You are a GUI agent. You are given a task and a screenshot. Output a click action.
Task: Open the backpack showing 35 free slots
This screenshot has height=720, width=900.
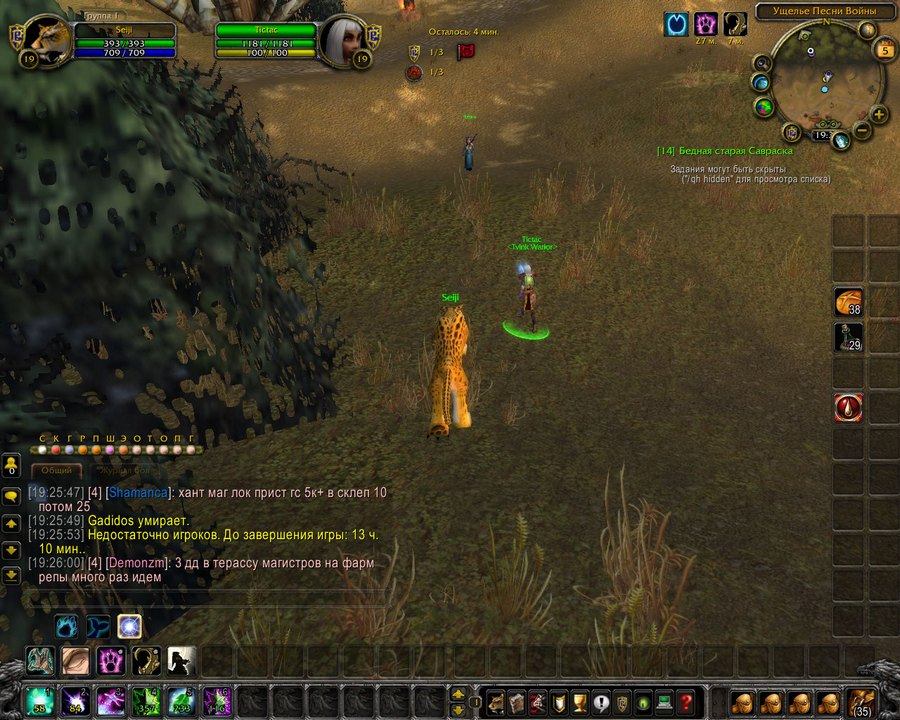point(861,700)
